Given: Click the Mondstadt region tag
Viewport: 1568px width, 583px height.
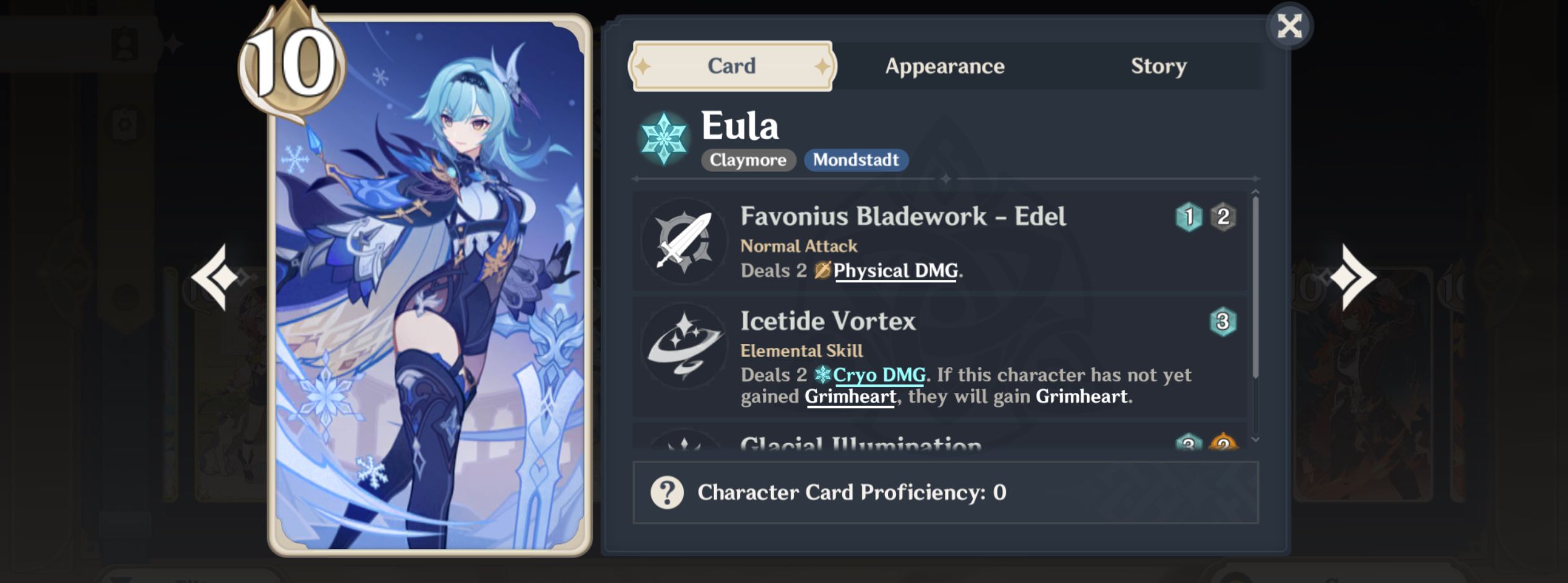Looking at the screenshot, I should 856,160.
